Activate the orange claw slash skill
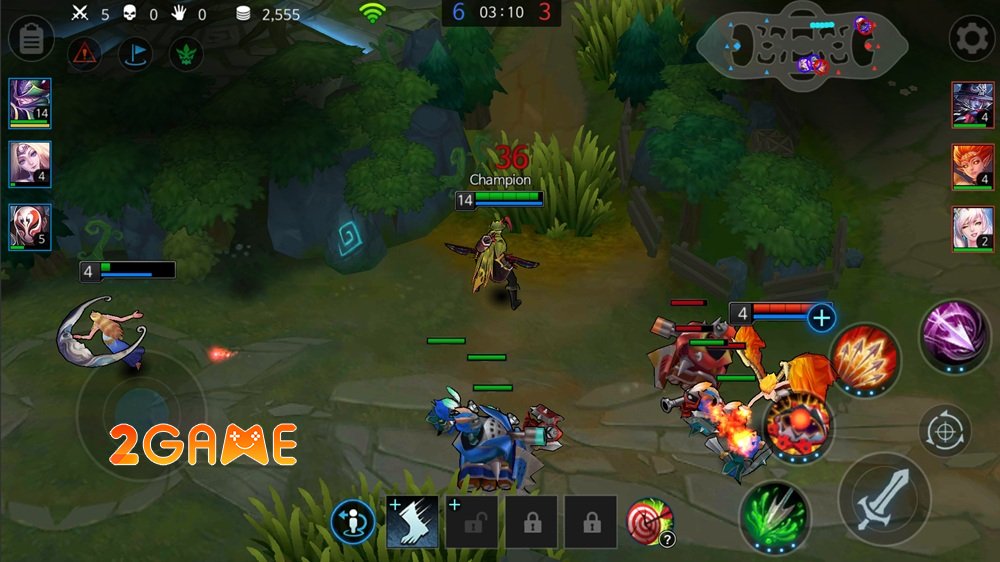 864,358
